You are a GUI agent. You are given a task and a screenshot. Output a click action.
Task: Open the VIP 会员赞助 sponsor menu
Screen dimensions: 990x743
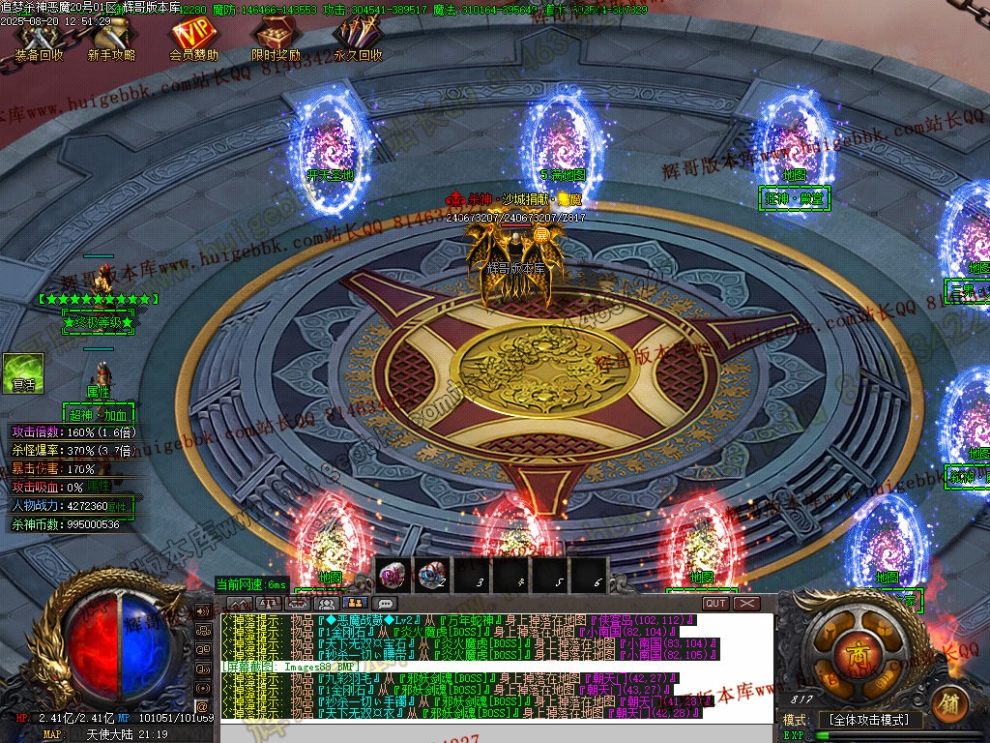pyautogui.click(x=193, y=40)
